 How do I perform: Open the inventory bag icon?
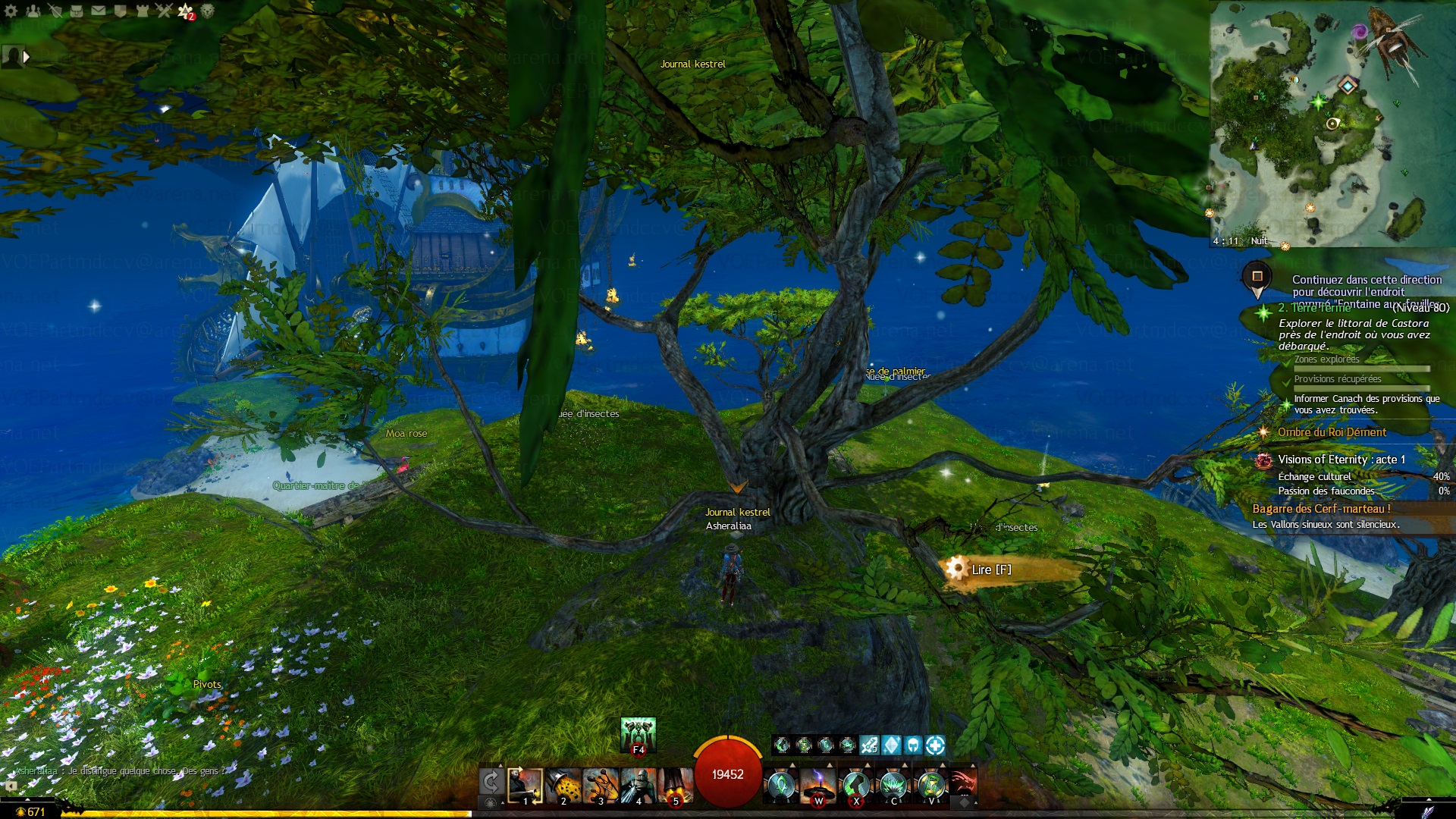(77, 11)
